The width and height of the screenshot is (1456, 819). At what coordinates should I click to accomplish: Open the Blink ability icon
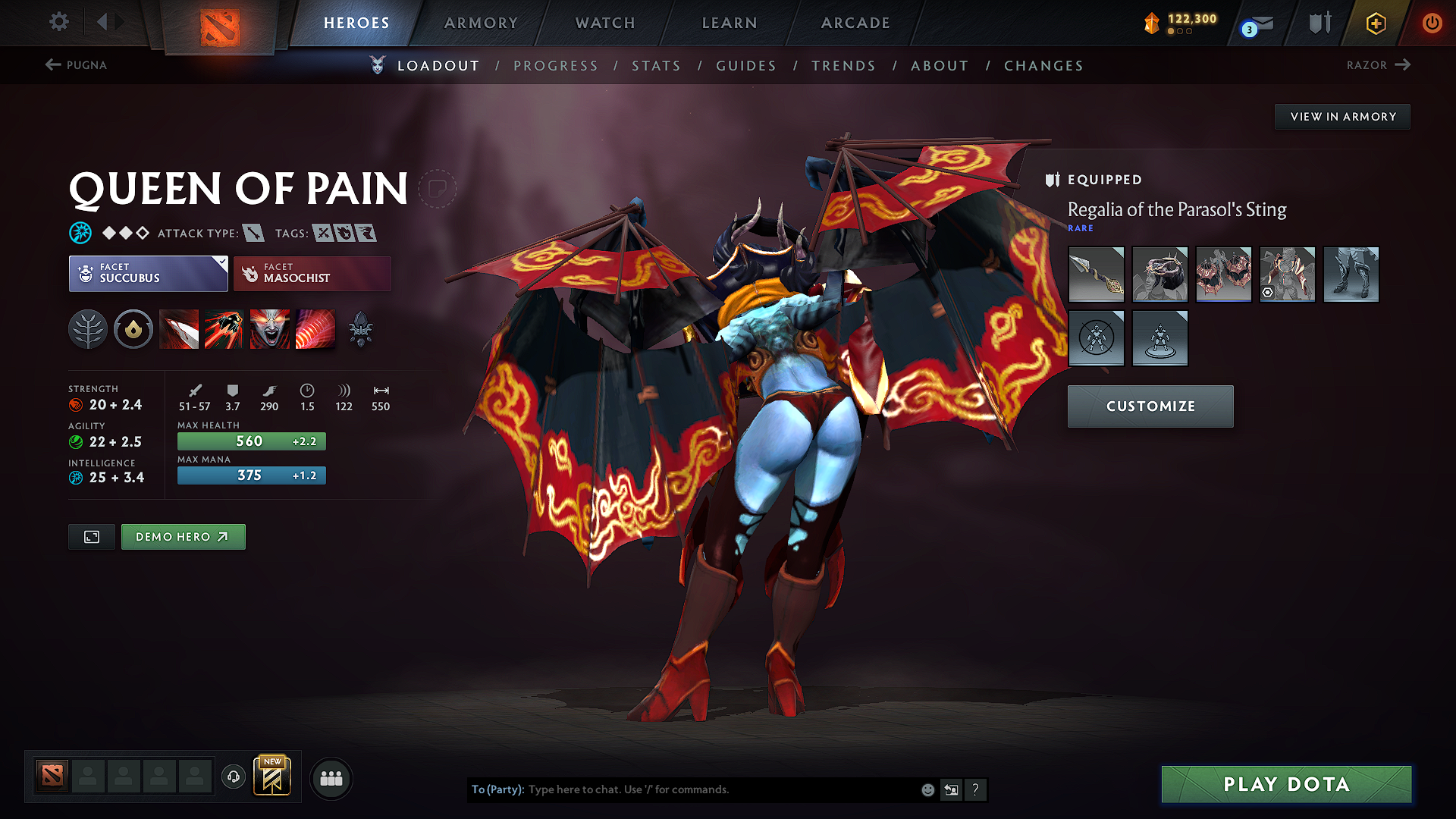tap(224, 328)
